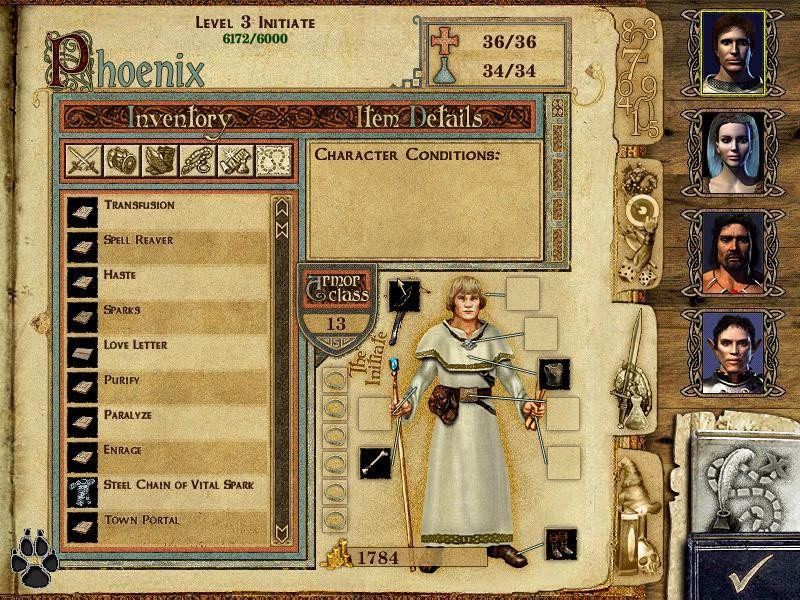This screenshot has width=800, height=600.
Task: Filter inventory by helmet and shield armor
Action: point(120,161)
